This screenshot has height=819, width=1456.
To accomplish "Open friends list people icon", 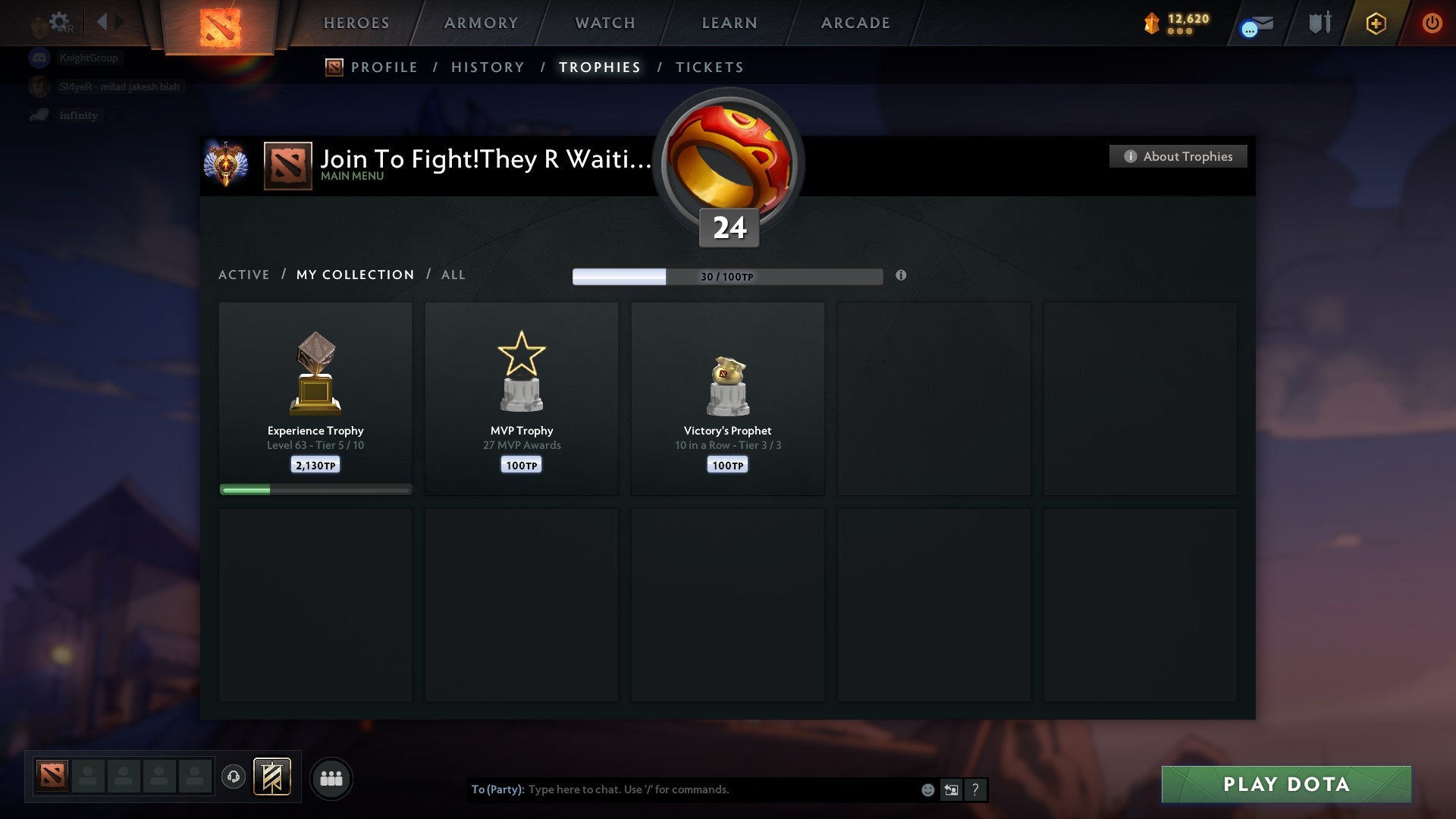I will (x=331, y=778).
